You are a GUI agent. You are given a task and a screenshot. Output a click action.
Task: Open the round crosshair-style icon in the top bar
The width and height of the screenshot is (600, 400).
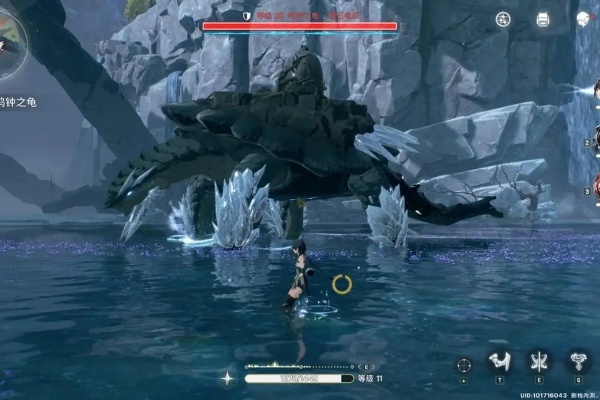(x=503, y=19)
